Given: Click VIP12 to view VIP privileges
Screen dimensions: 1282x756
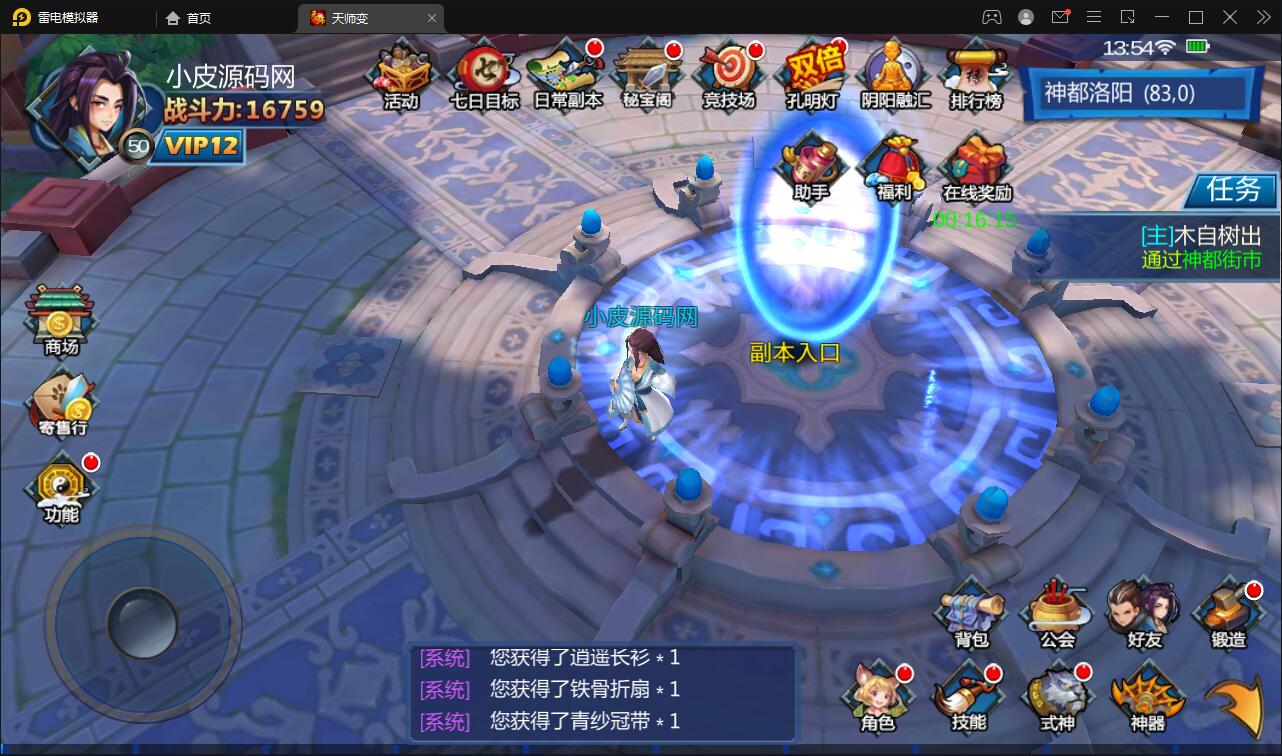Looking at the screenshot, I should click(202, 145).
